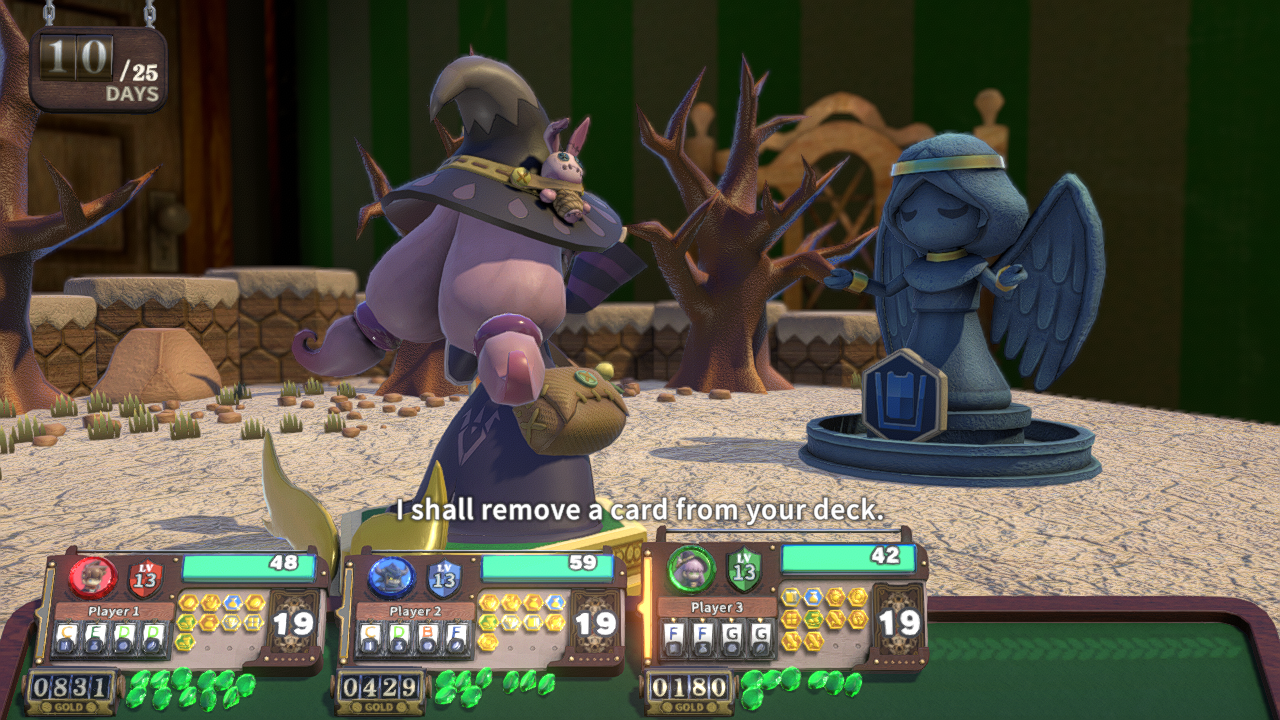This screenshot has width=1280, height=720.
Task: Open Player 2's card deck pile
Action: [x=596, y=624]
